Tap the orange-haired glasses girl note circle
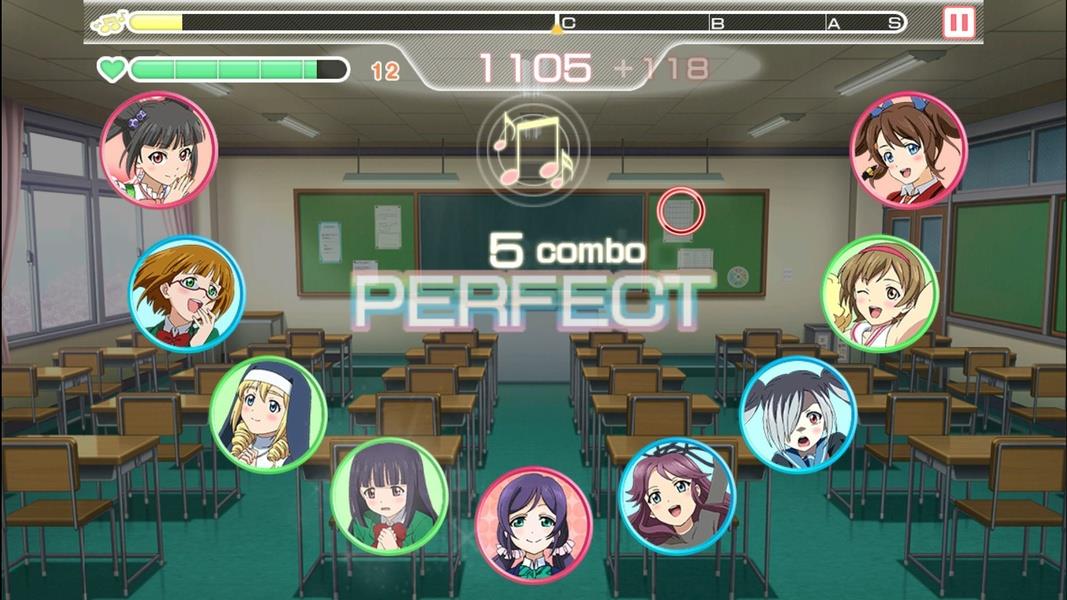 (x=187, y=293)
